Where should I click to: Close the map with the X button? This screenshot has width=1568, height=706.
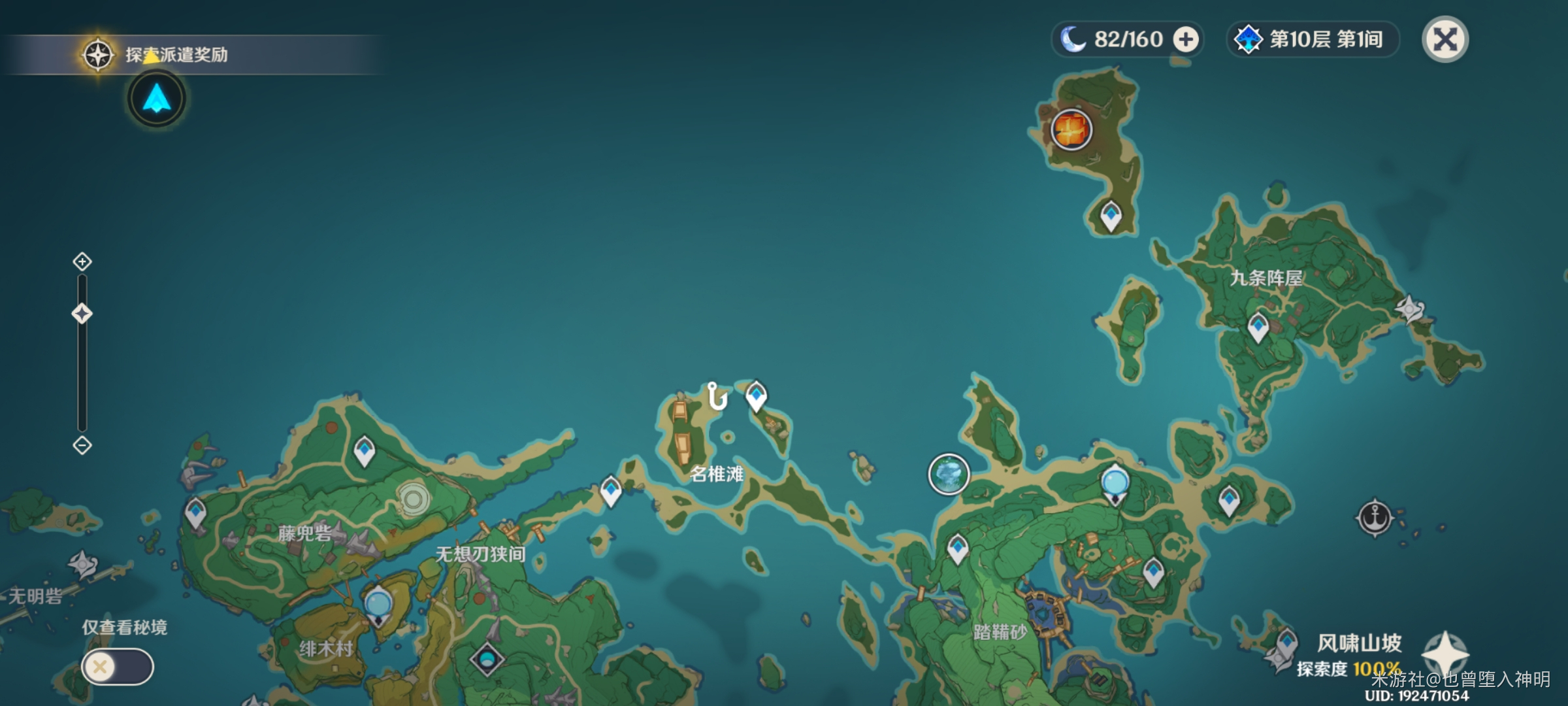(x=1445, y=40)
